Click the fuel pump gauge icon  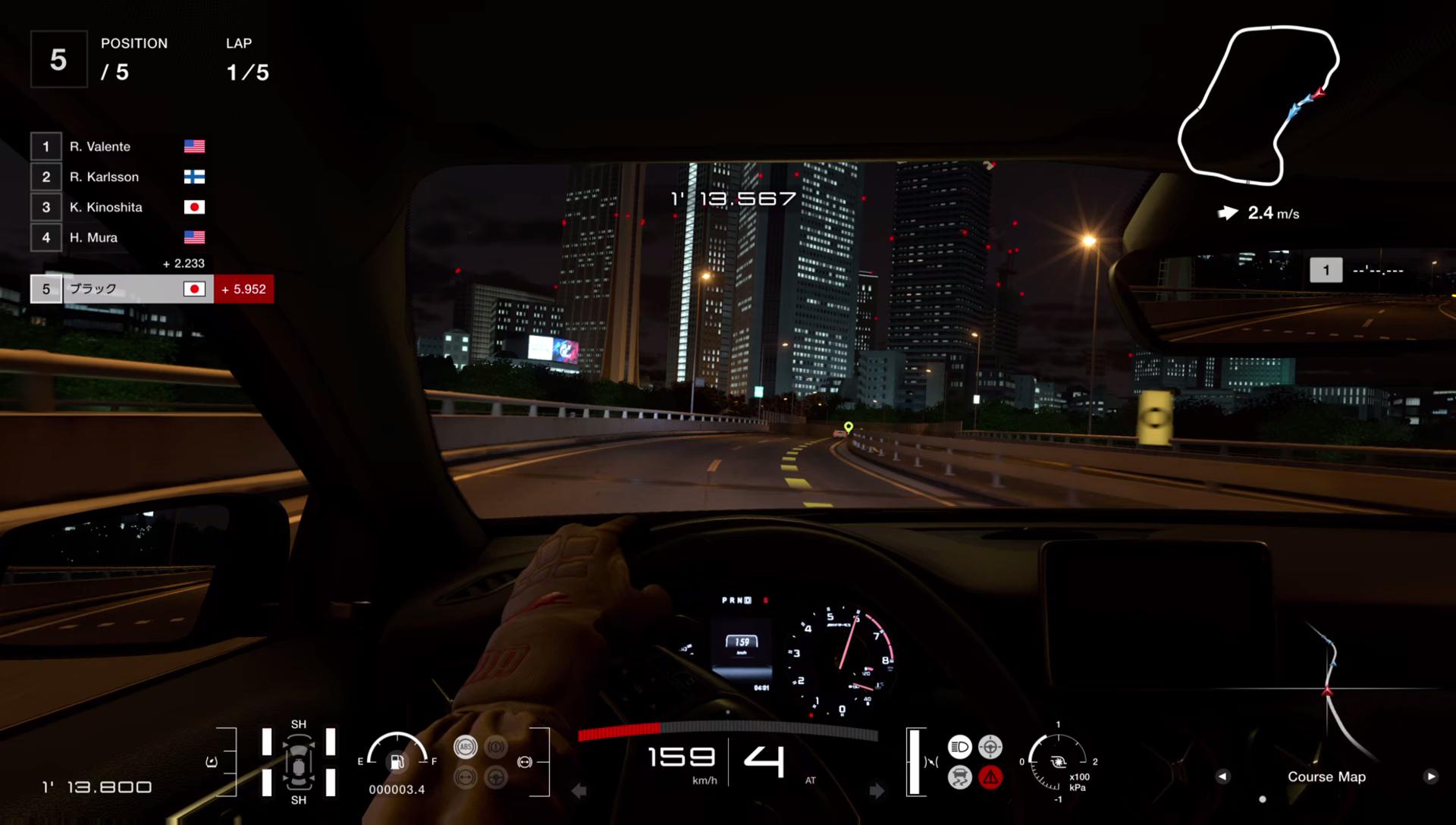pos(397,761)
